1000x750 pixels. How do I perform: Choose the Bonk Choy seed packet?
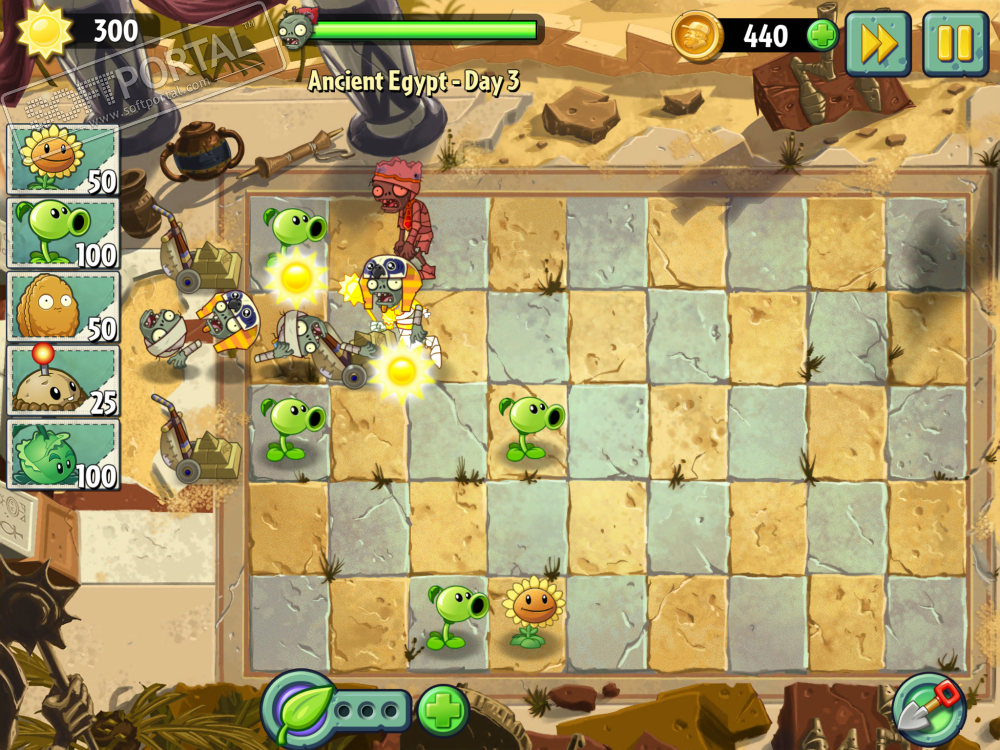(x=63, y=455)
